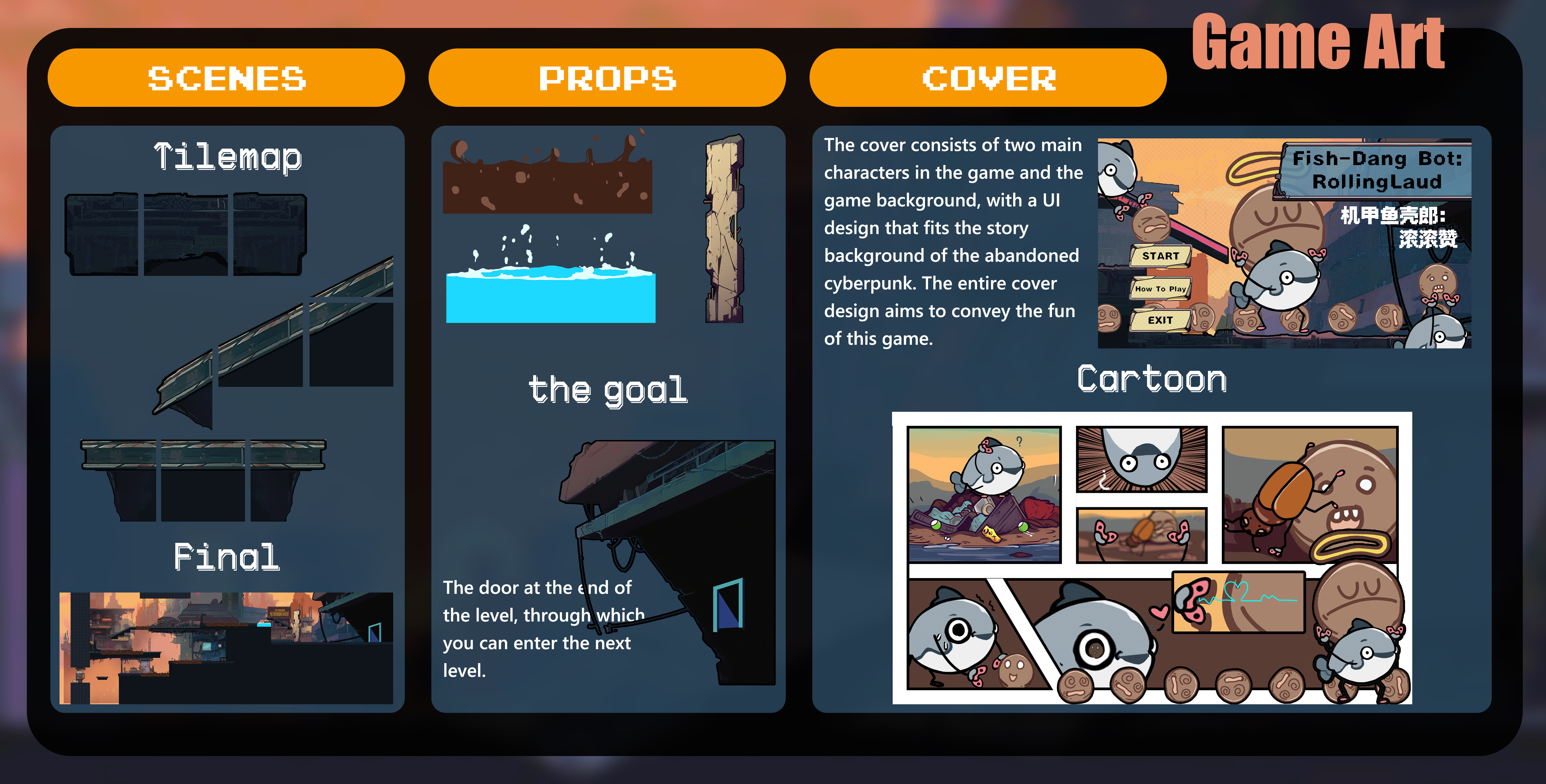Click the START button on the cover
This screenshot has height=784, width=1546.
coord(1160,256)
